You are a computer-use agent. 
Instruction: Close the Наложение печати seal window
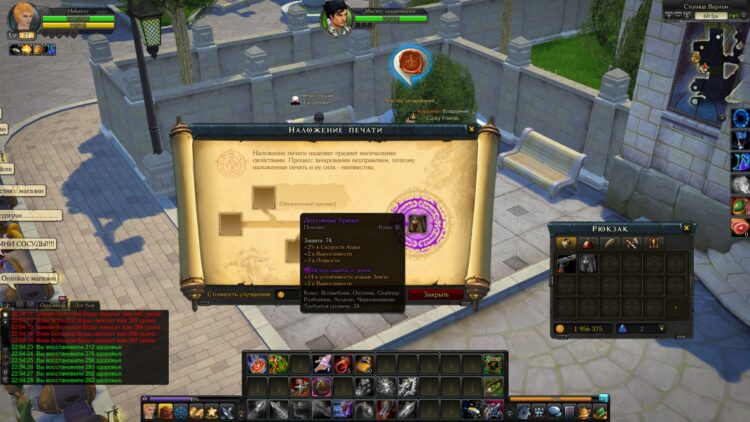471,129
